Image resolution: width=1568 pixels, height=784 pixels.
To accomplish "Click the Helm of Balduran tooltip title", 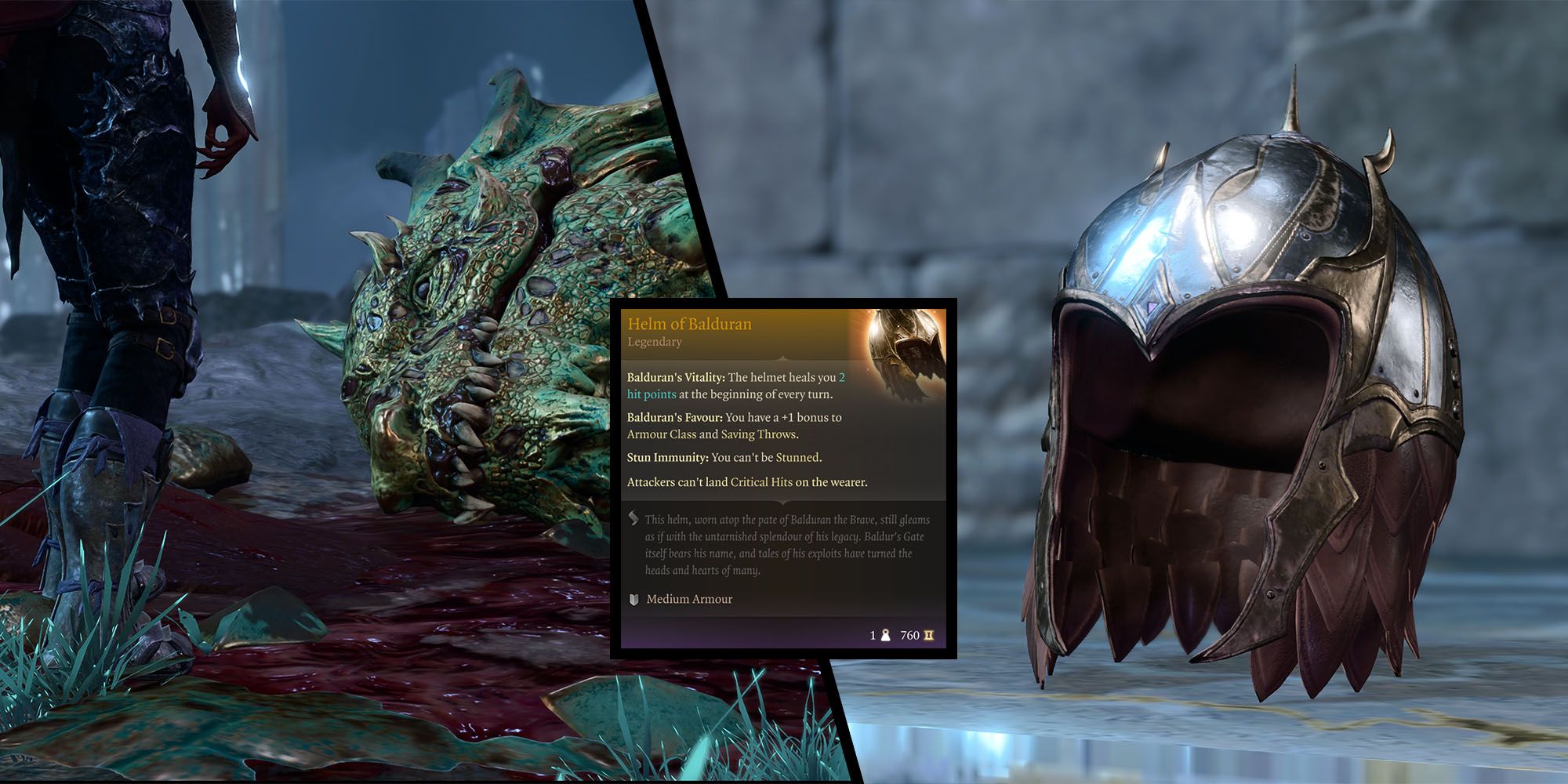I will click(688, 324).
